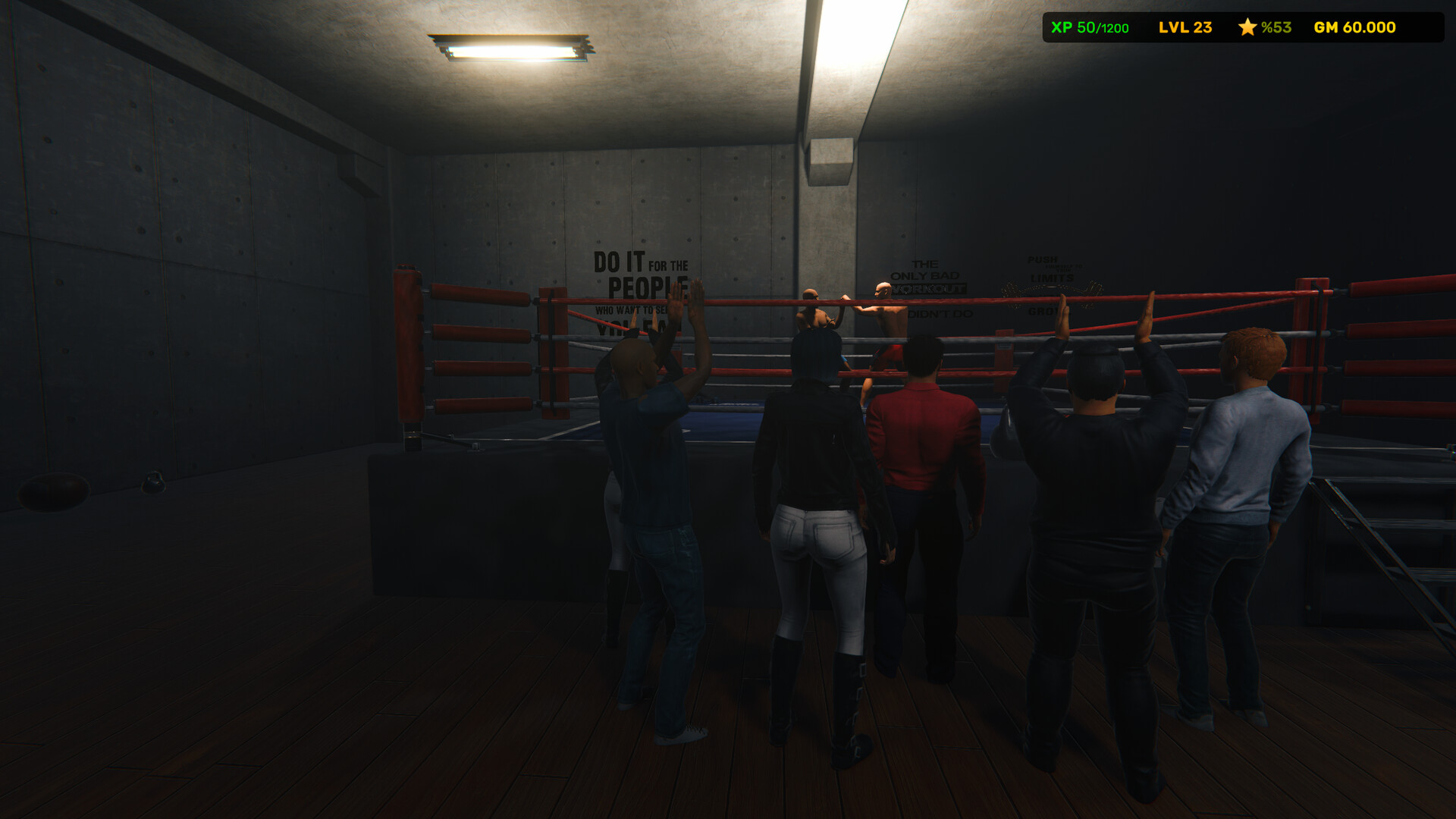
Task: Click the %53 rating value beside the star
Action: 1277,27
